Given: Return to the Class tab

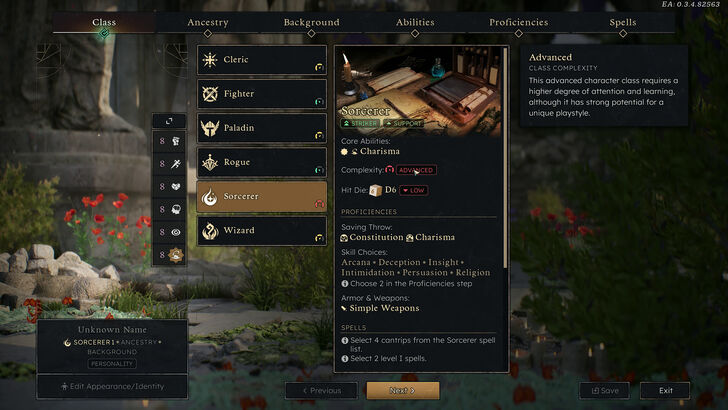Looking at the screenshot, I should tap(104, 22).
